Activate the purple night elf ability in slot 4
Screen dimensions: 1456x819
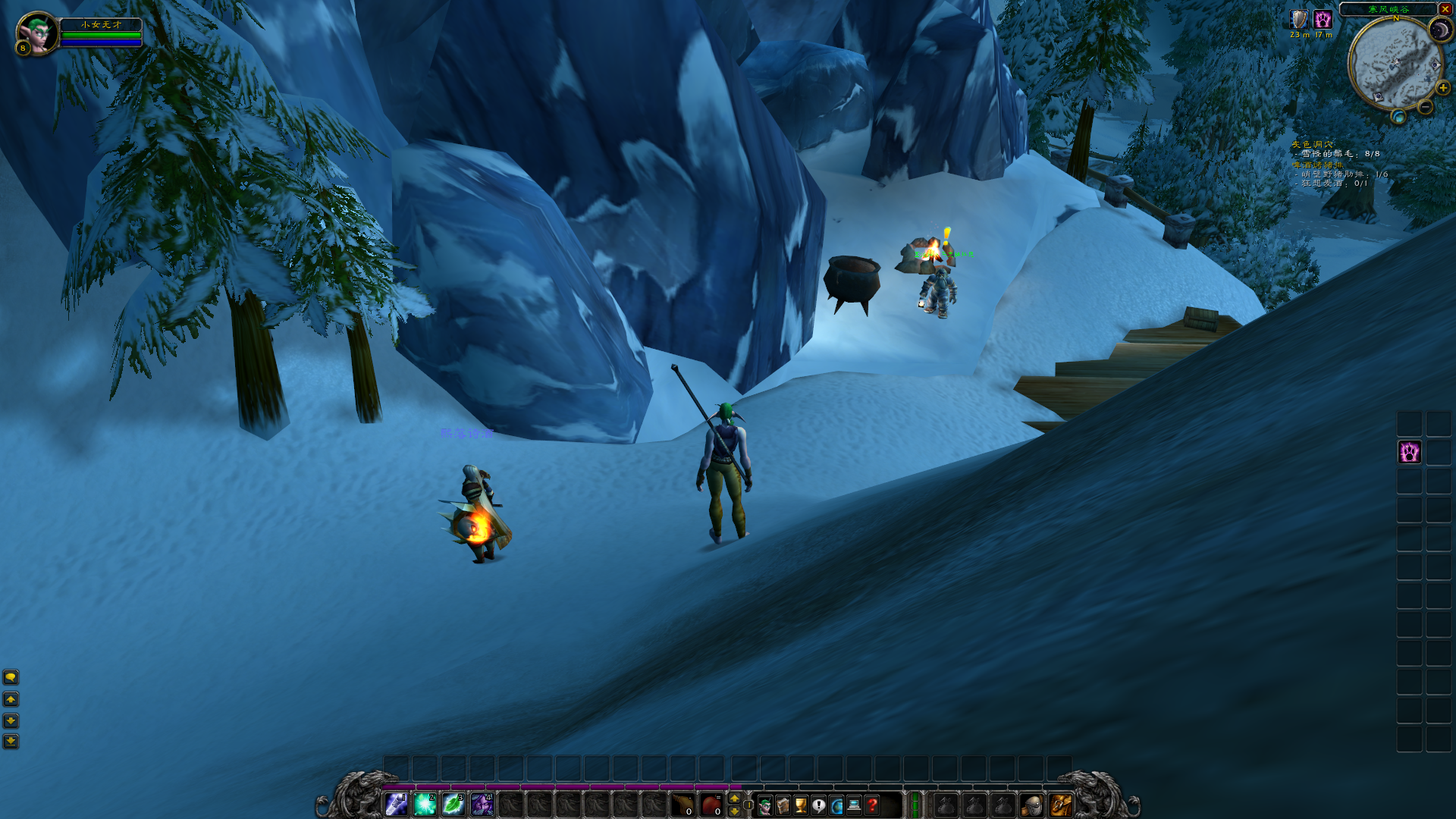(482, 804)
